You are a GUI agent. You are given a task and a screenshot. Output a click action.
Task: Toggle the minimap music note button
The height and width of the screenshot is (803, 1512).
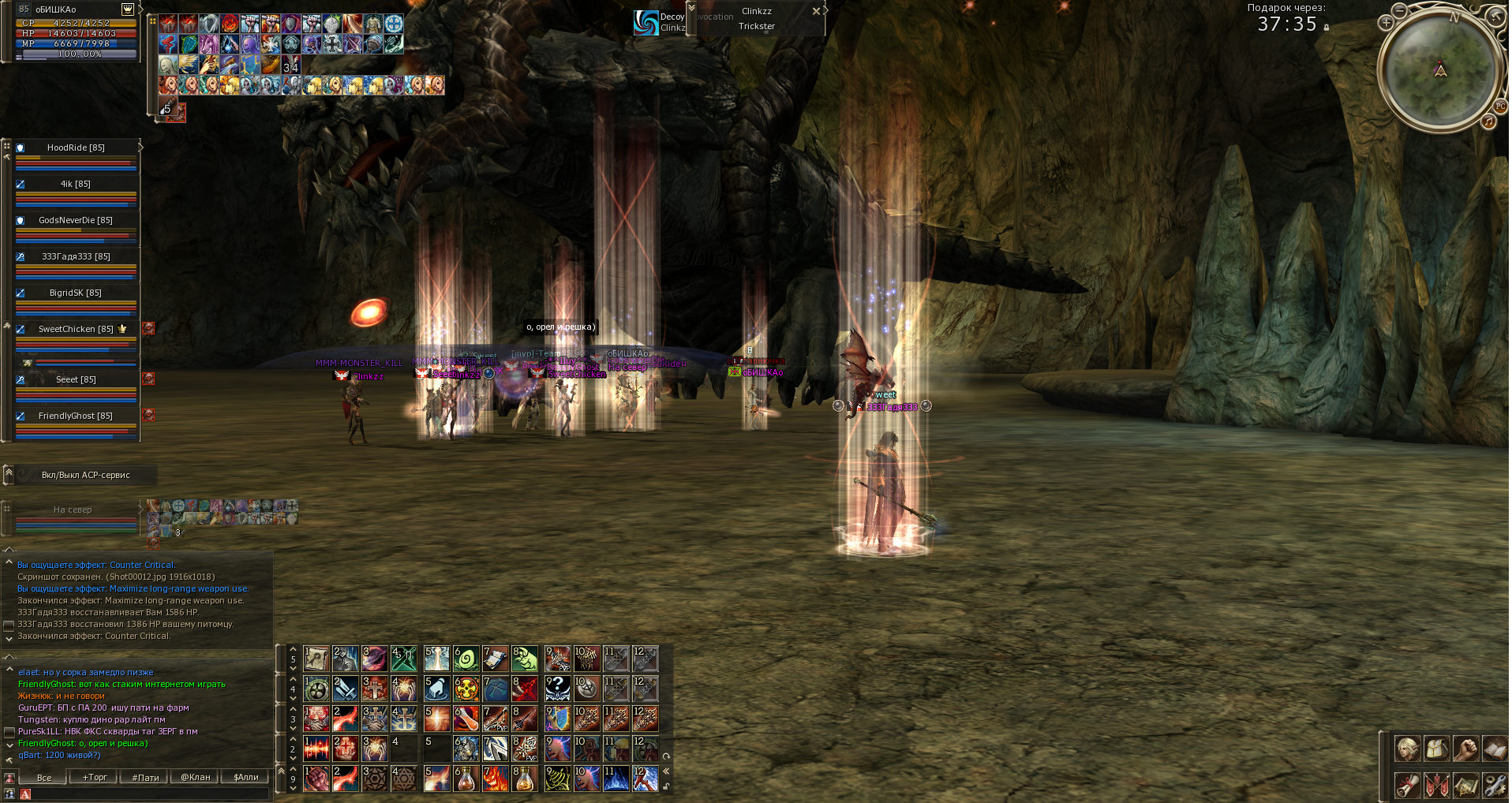[x=1488, y=121]
